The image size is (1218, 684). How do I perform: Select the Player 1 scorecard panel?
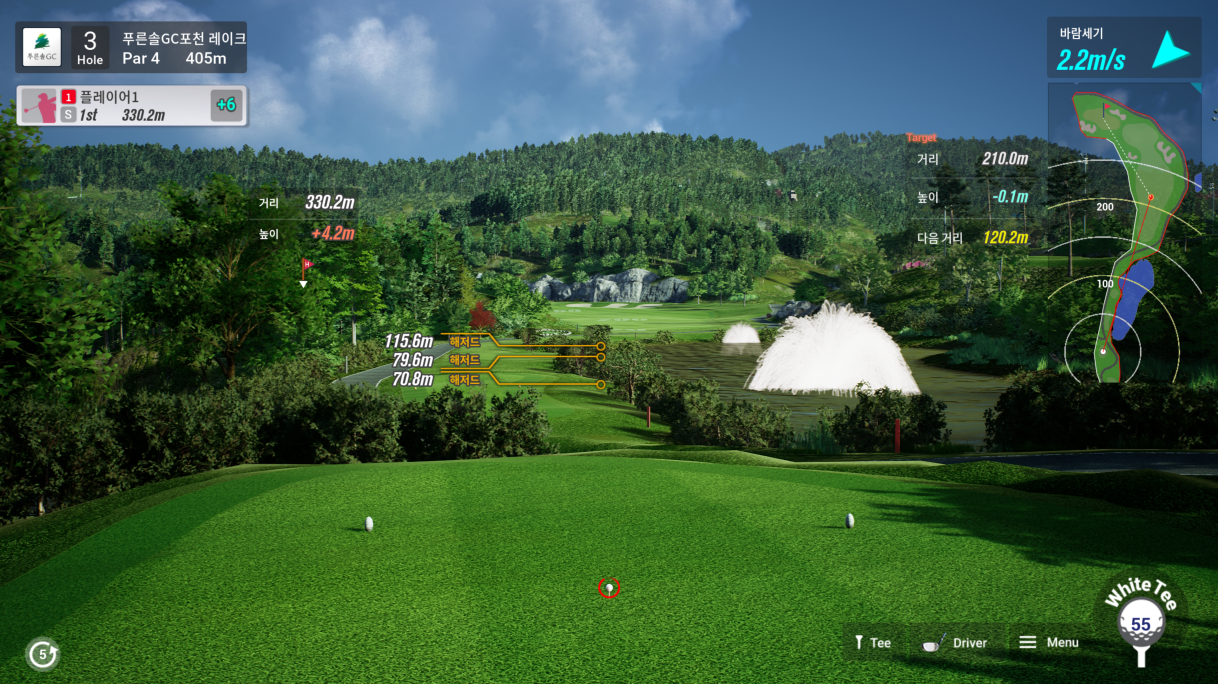click(131, 106)
